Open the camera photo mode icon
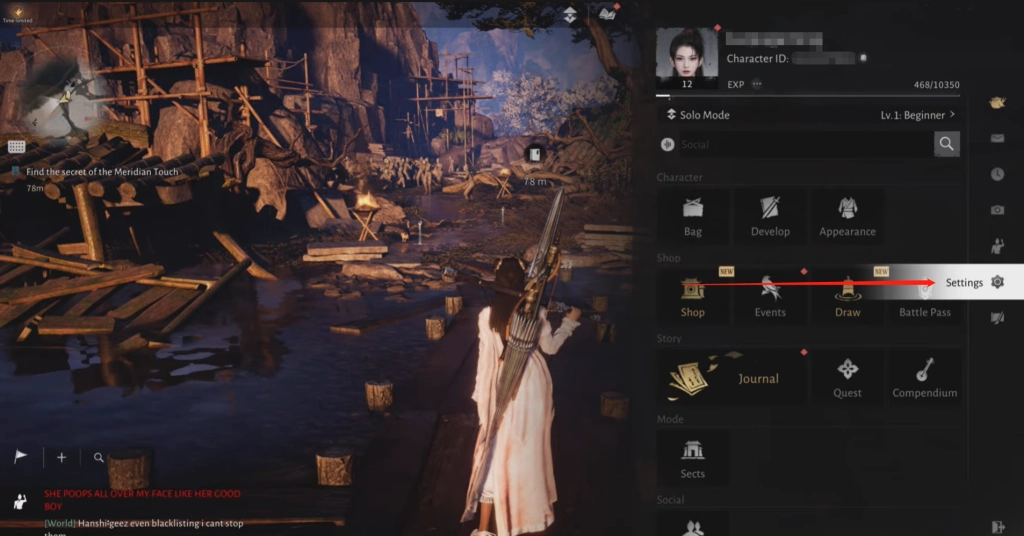 coord(997,210)
